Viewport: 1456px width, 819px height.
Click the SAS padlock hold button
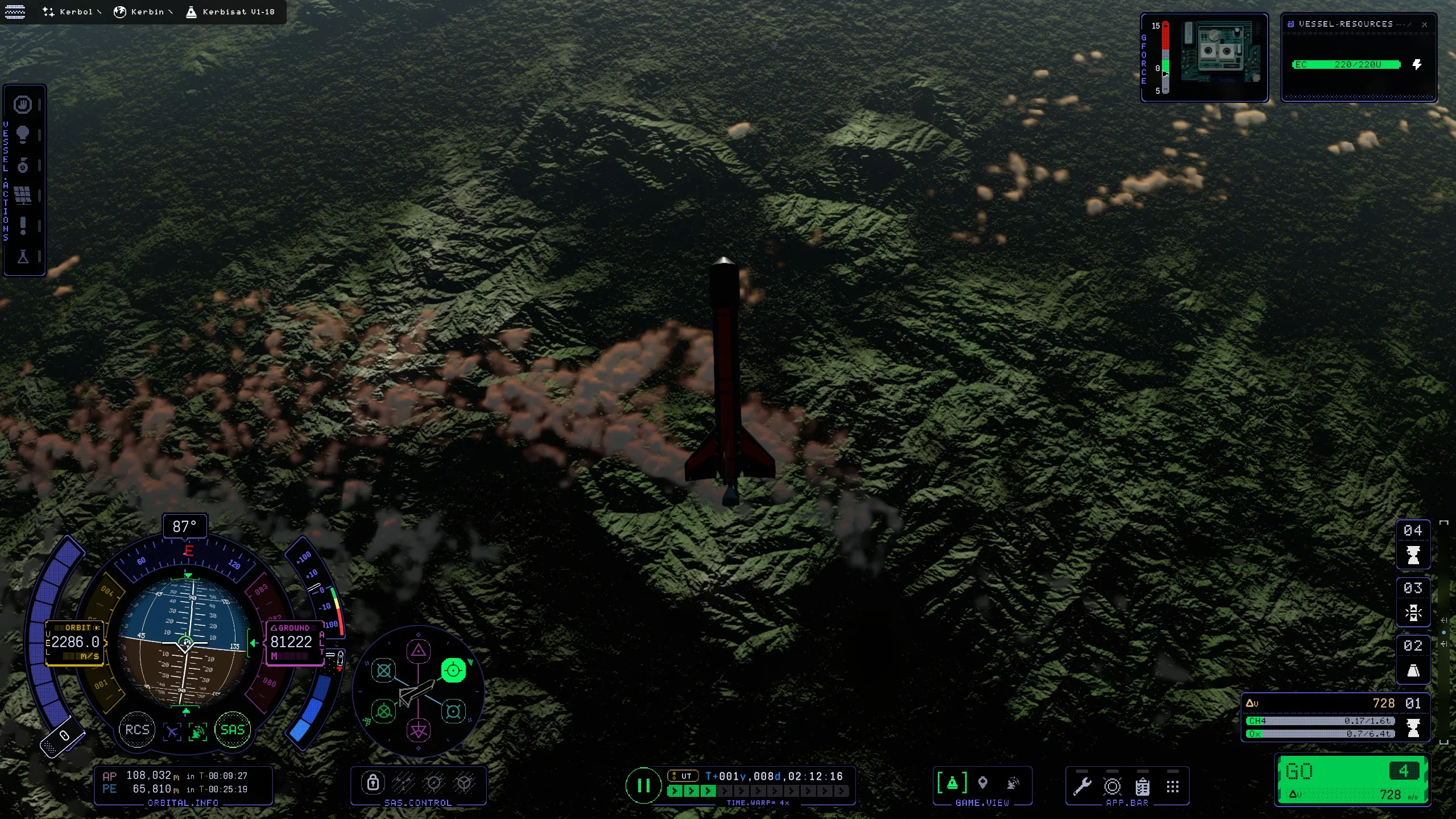click(x=373, y=783)
